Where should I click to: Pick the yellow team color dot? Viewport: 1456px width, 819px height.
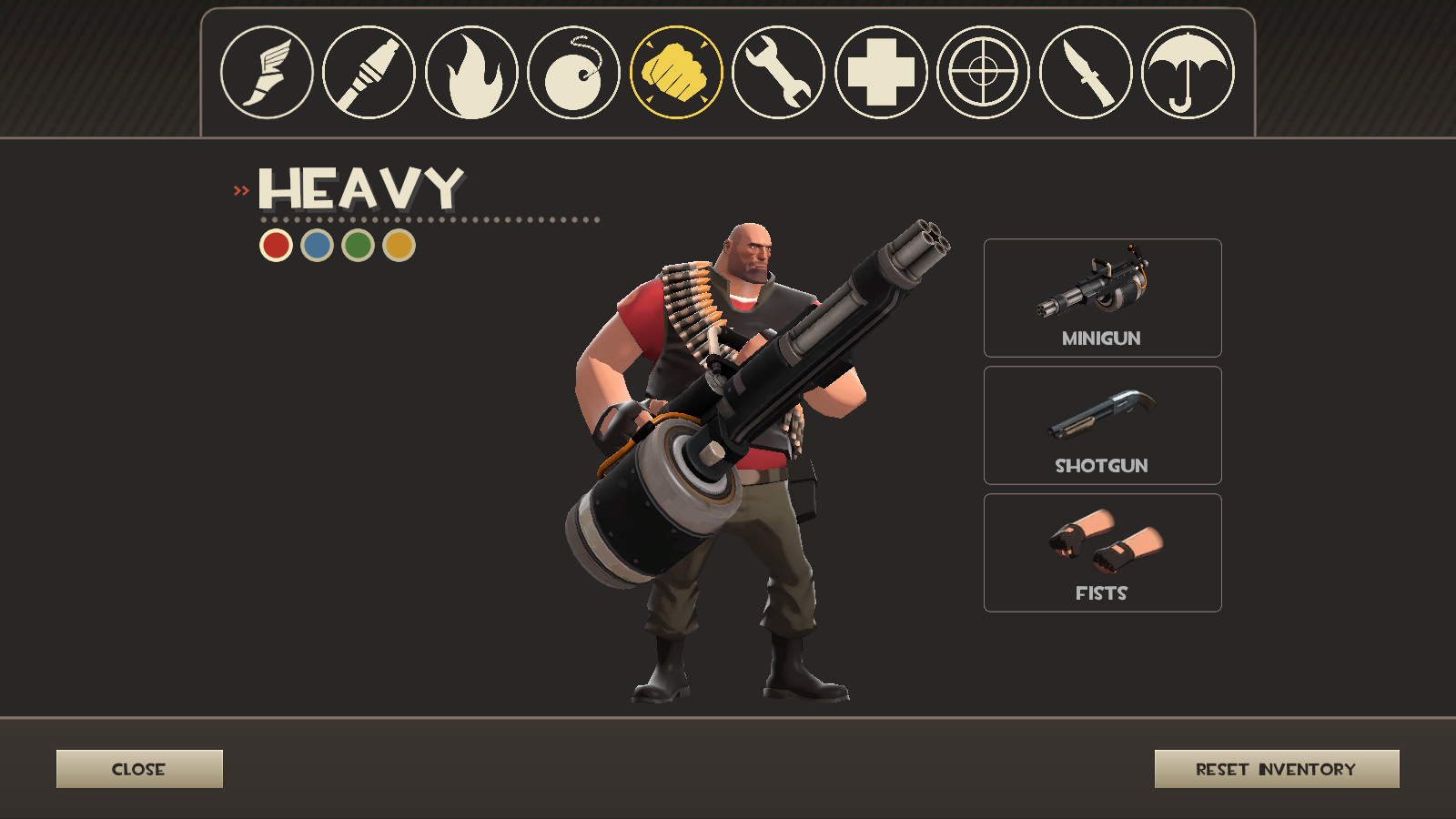[x=399, y=246]
